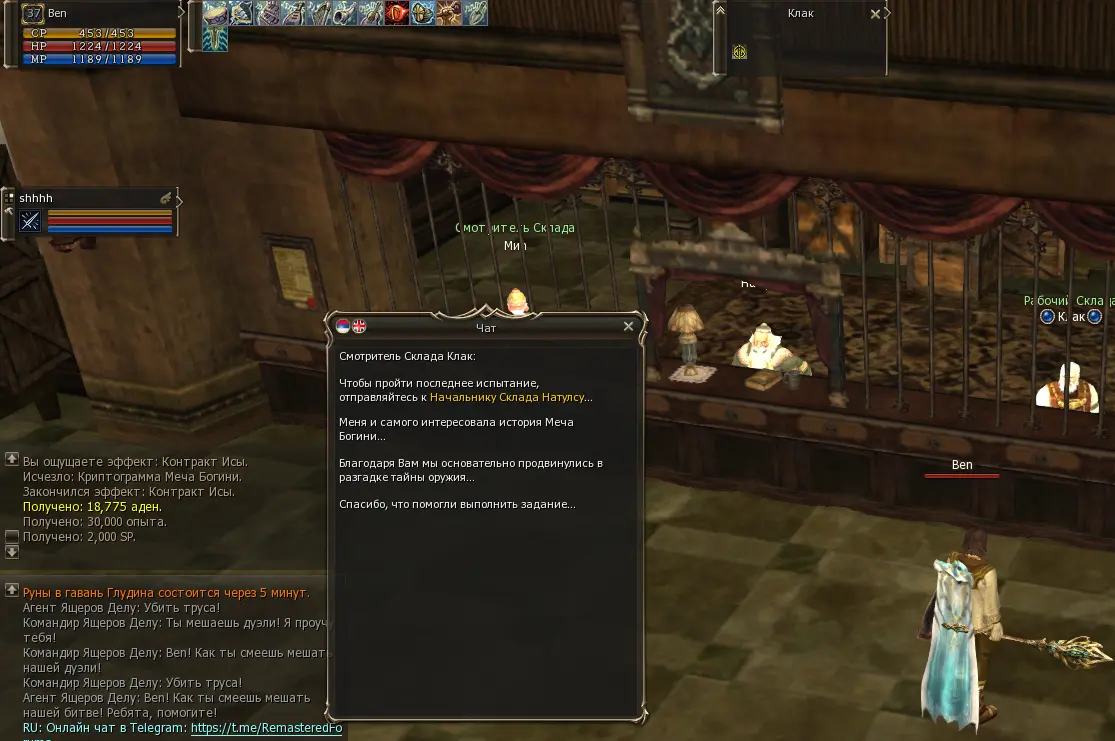The image size is (1115, 741).
Task: Open the Telegram chat link
Action: (x=266, y=729)
